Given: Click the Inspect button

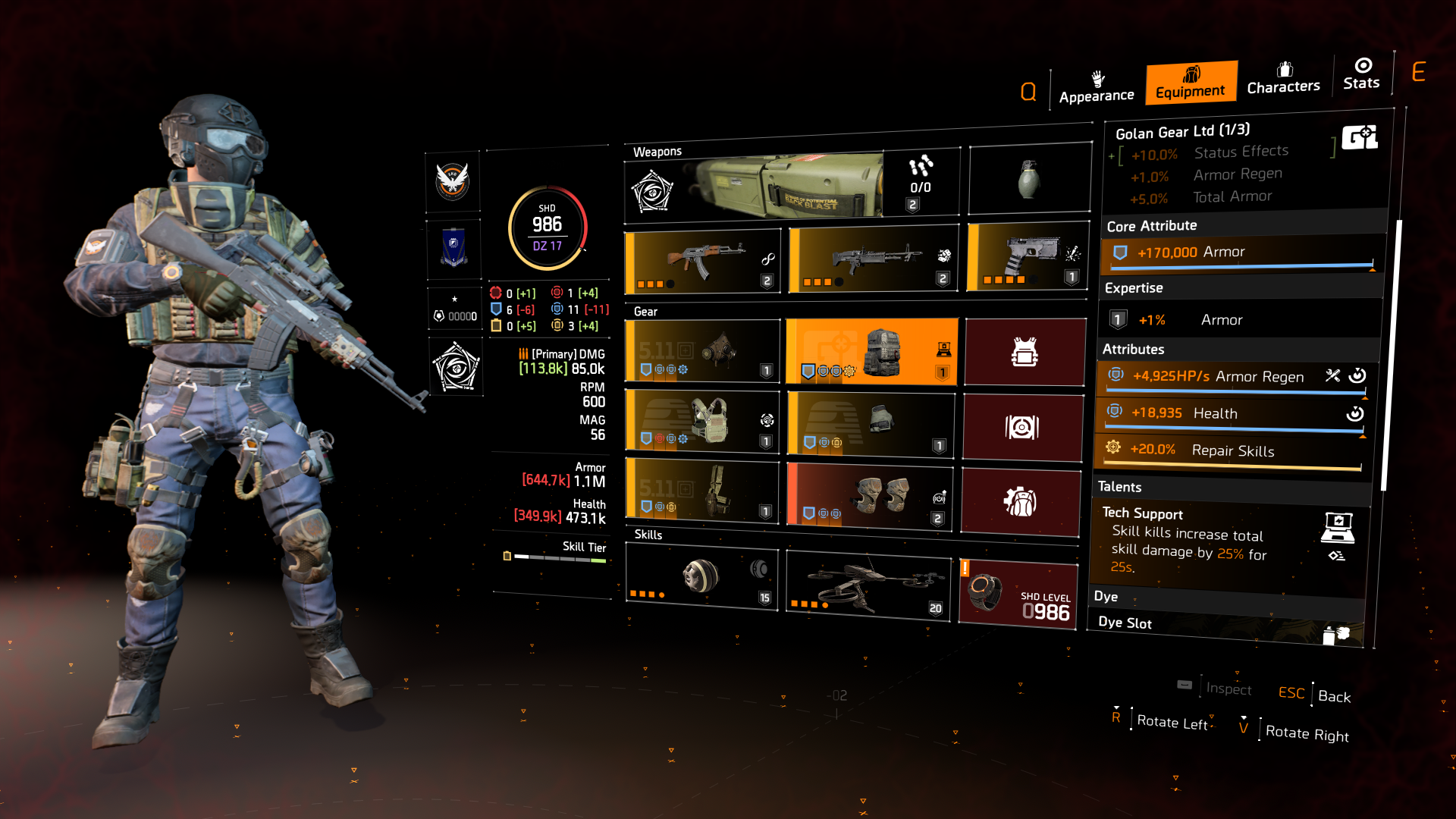Looking at the screenshot, I should [1229, 689].
